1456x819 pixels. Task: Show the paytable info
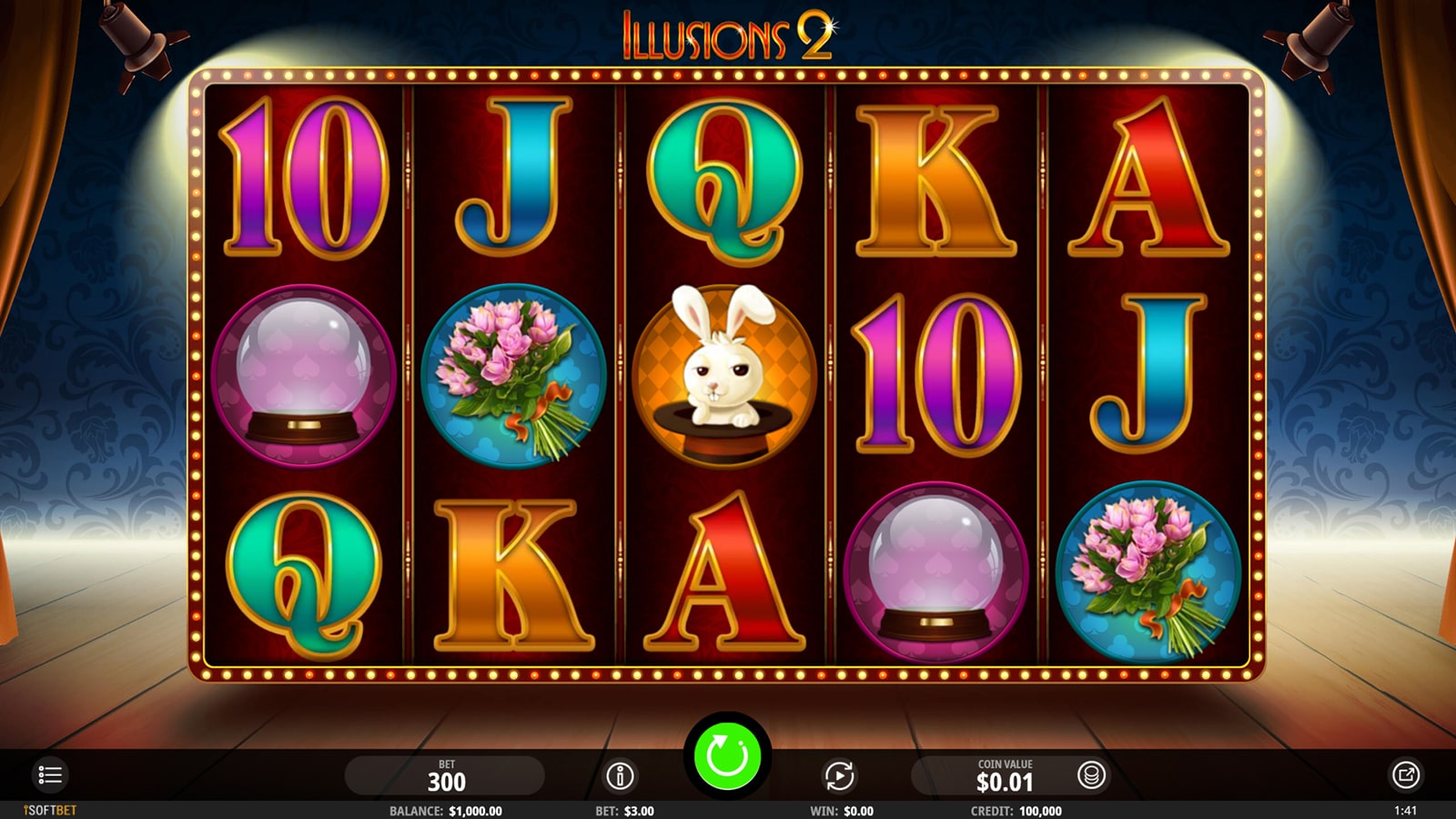pyautogui.click(x=620, y=776)
